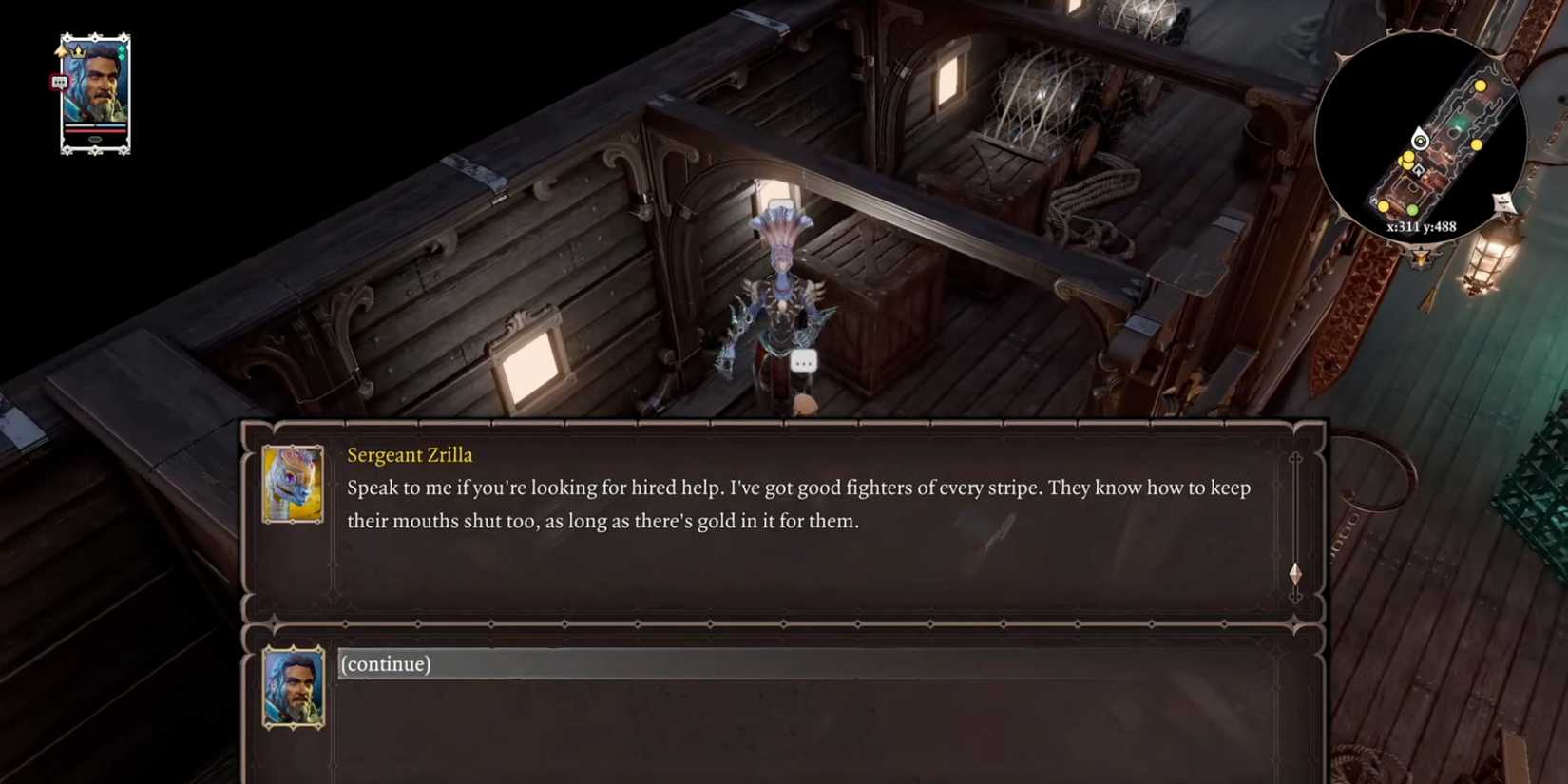This screenshot has height=784, width=1568.
Task: Select the topmost yellow marker on the minimap
Action: [1480, 86]
